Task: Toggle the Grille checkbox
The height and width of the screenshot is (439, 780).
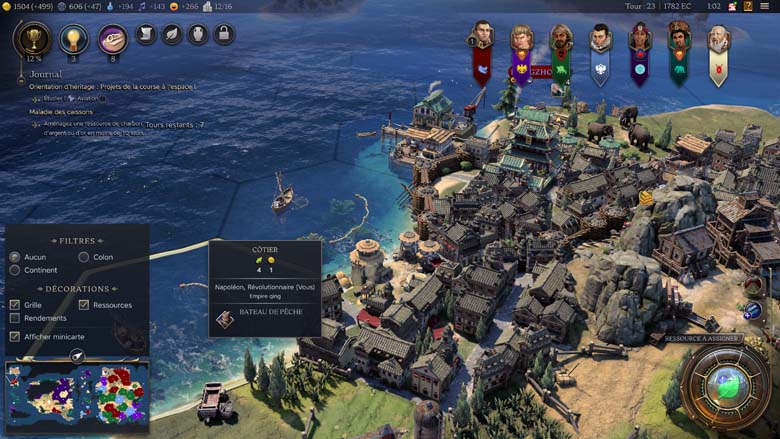Action: point(15,305)
